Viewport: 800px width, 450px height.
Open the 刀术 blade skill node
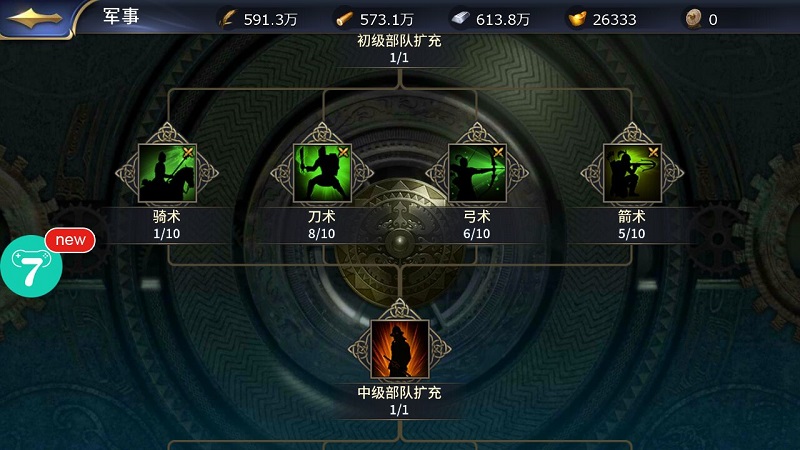click(321, 173)
